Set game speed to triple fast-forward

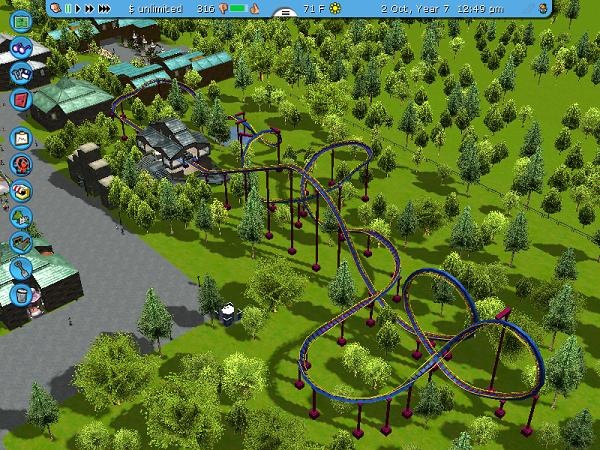(105, 8)
